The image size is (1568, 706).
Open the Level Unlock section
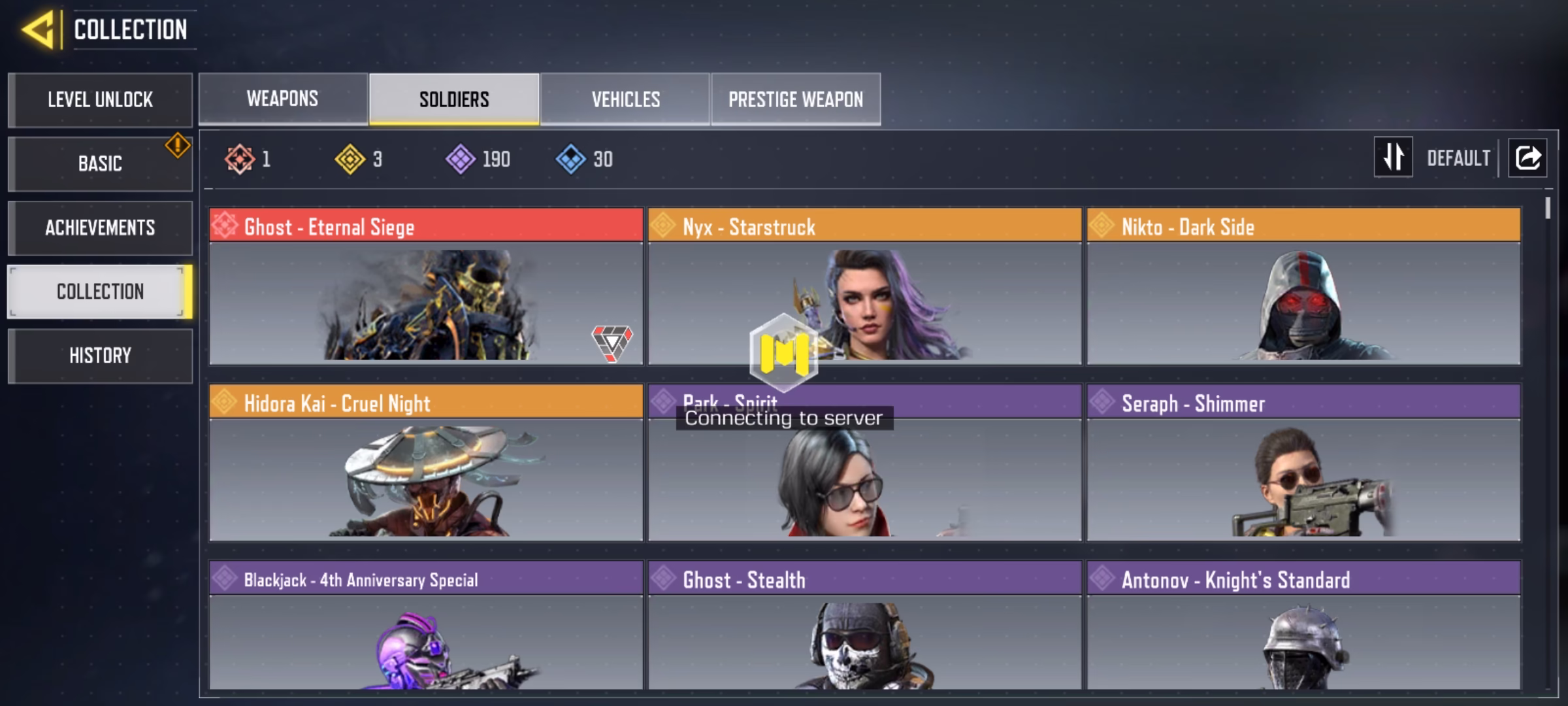[x=100, y=100]
